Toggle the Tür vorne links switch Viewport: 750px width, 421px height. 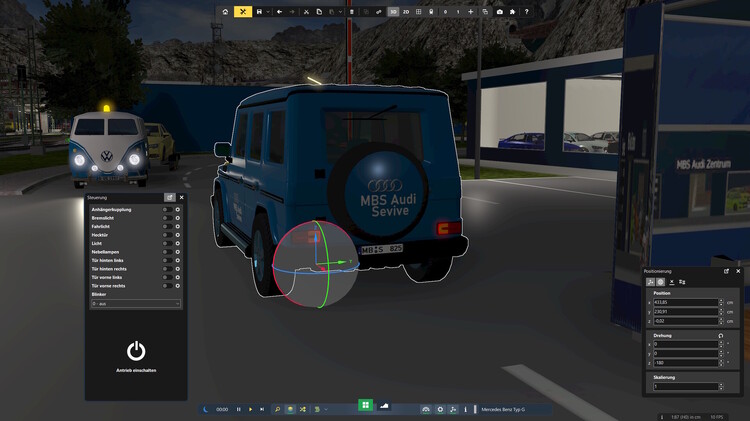coord(165,277)
